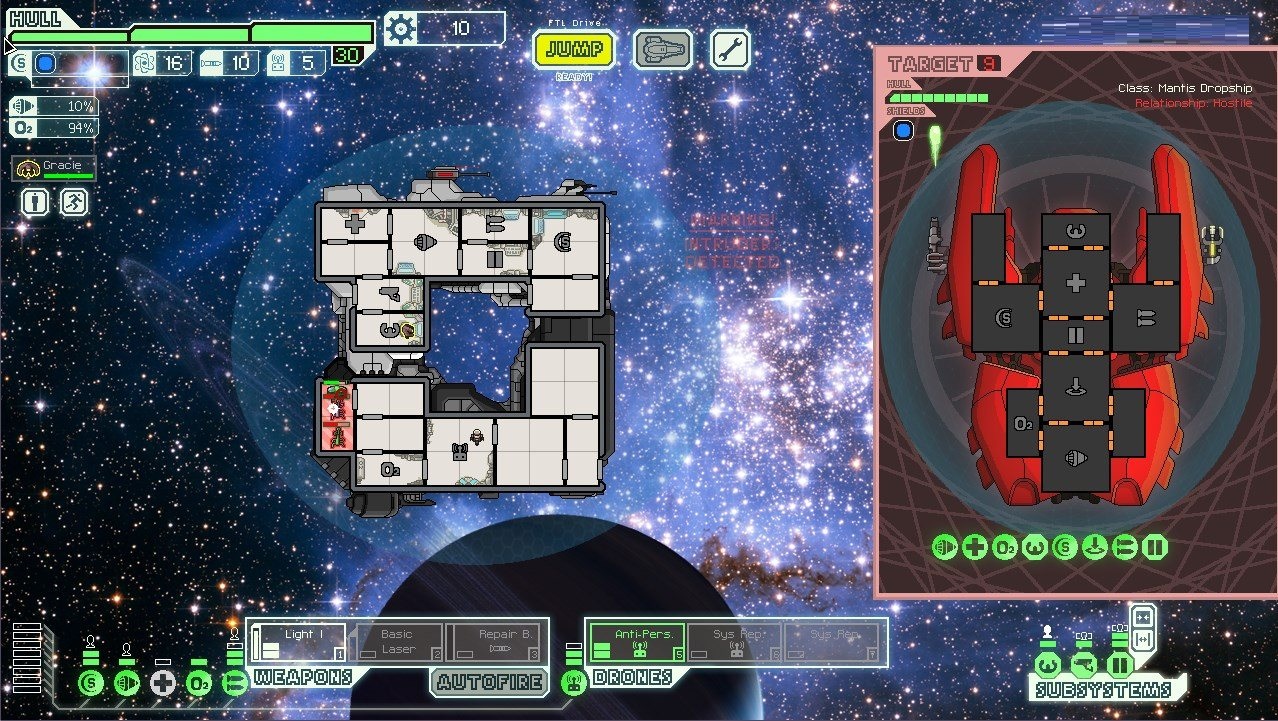The height and width of the screenshot is (721, 1278).
Task: Open the ship upgrades screen
Action: pyautogui.click(x=662, y=49)
